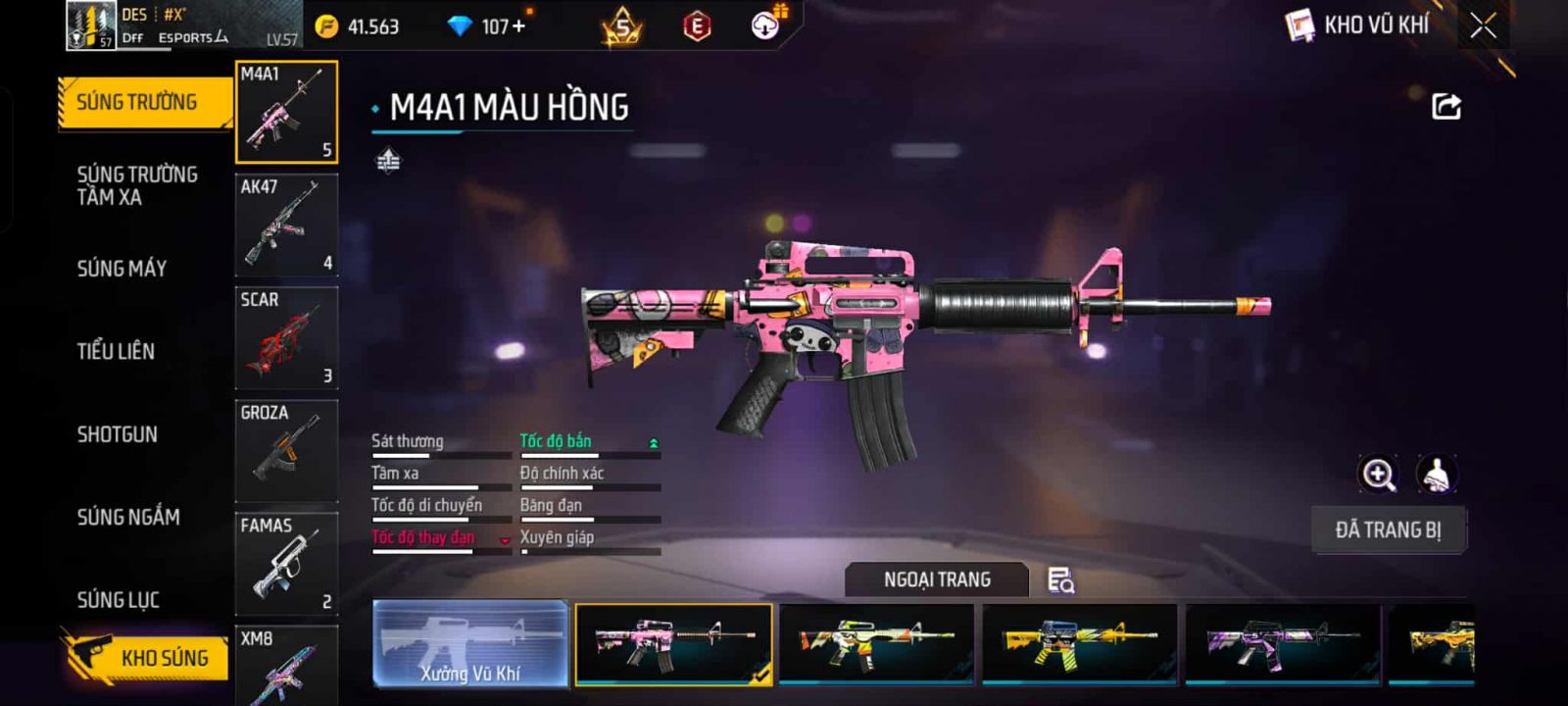Select the FAMAS weapon tile
This screenshot has height=706, width=1568.
(x=286, y=563)
